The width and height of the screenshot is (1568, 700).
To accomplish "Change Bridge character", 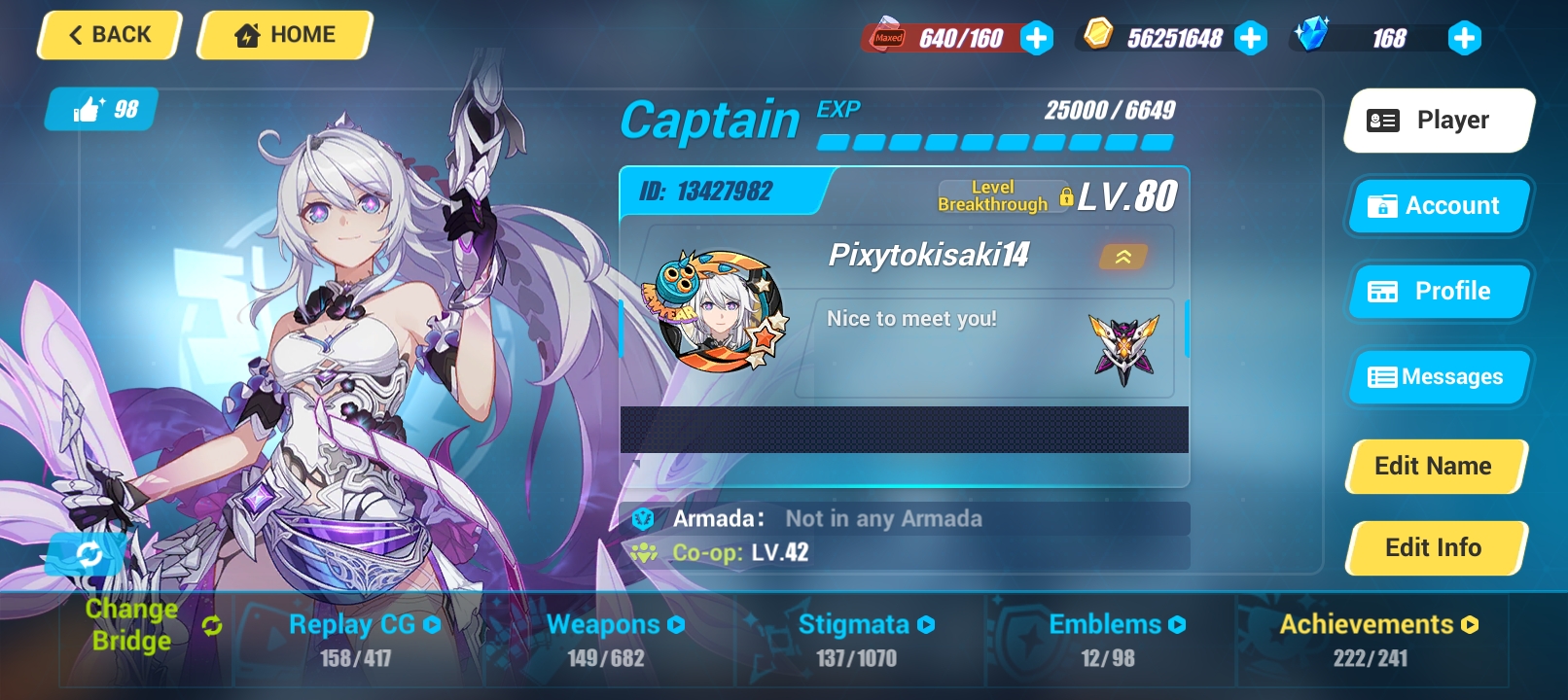I will click(146, 625).
